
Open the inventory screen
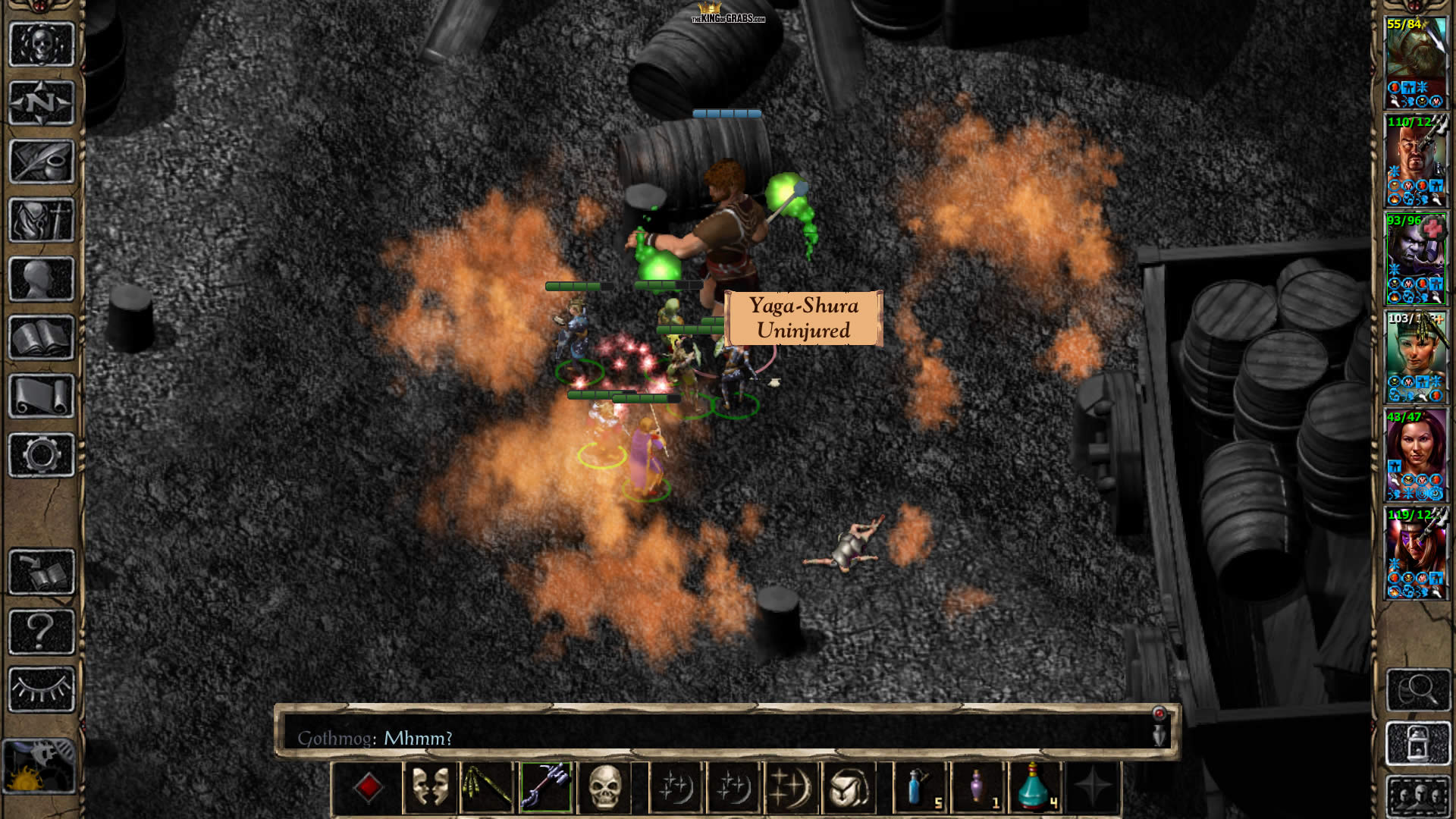click(42, 220)
